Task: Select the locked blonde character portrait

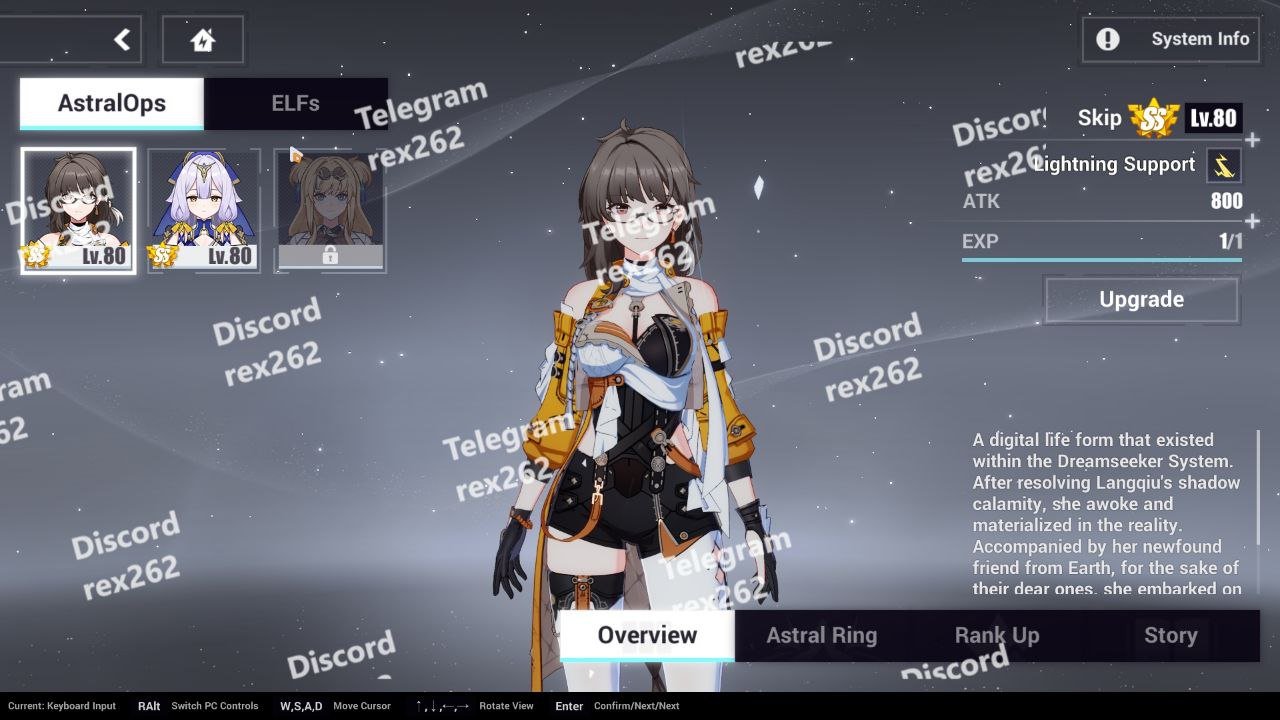Action: click(x=330, y=210)
